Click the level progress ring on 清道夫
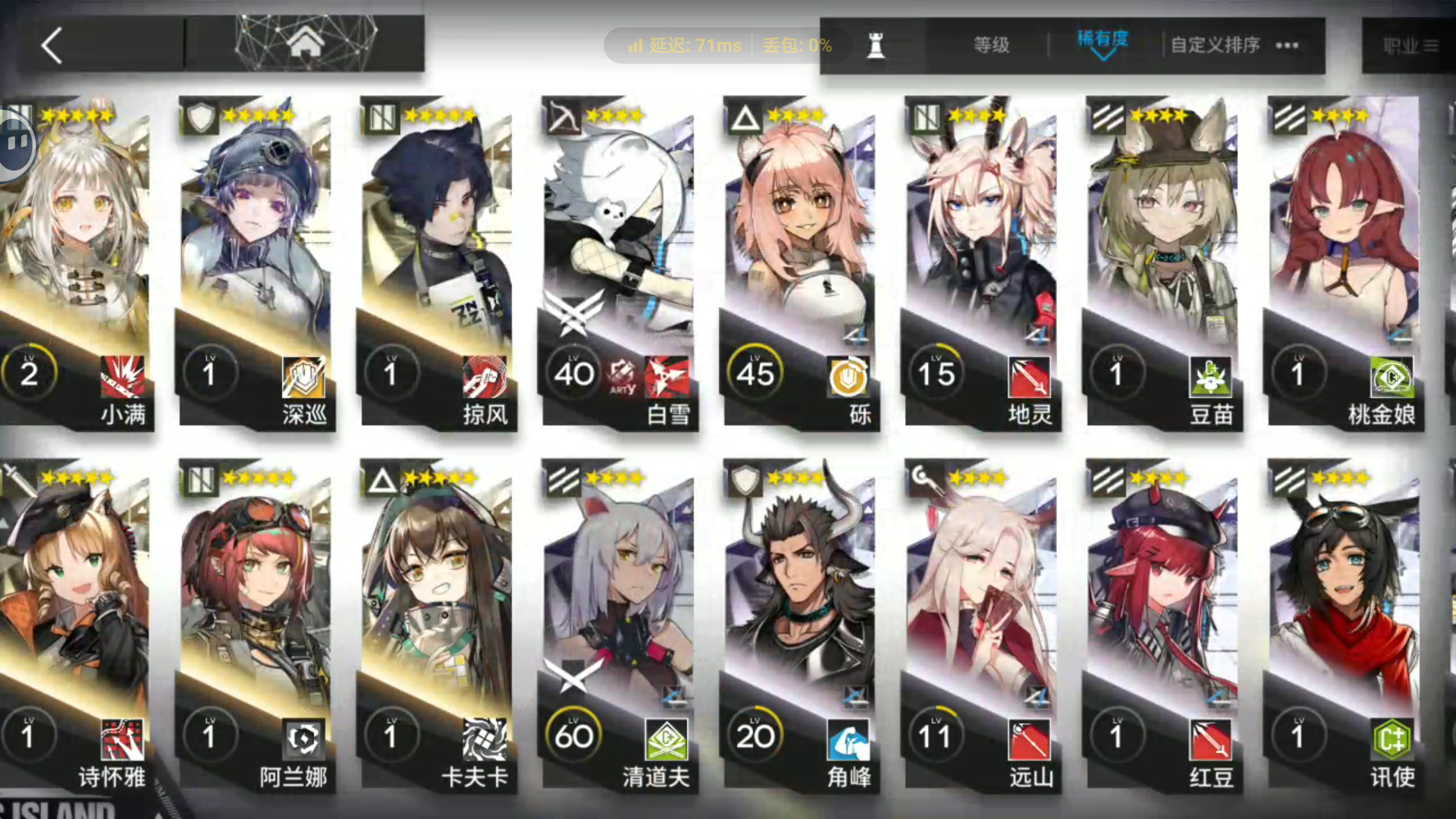1456x819 pixels. (x=574, y=733)
